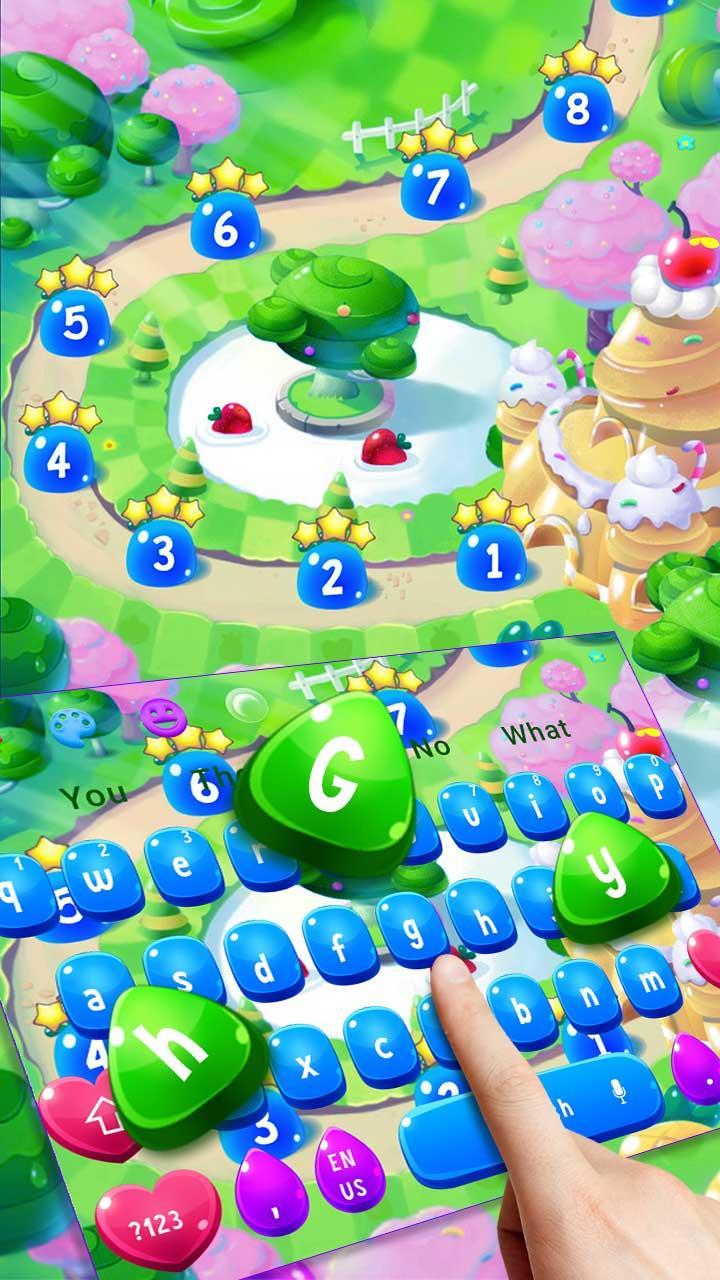This screenshot has height=1280, width=720.
Task: Tap the blue letter c key
Action: (x=382, y=1044)
